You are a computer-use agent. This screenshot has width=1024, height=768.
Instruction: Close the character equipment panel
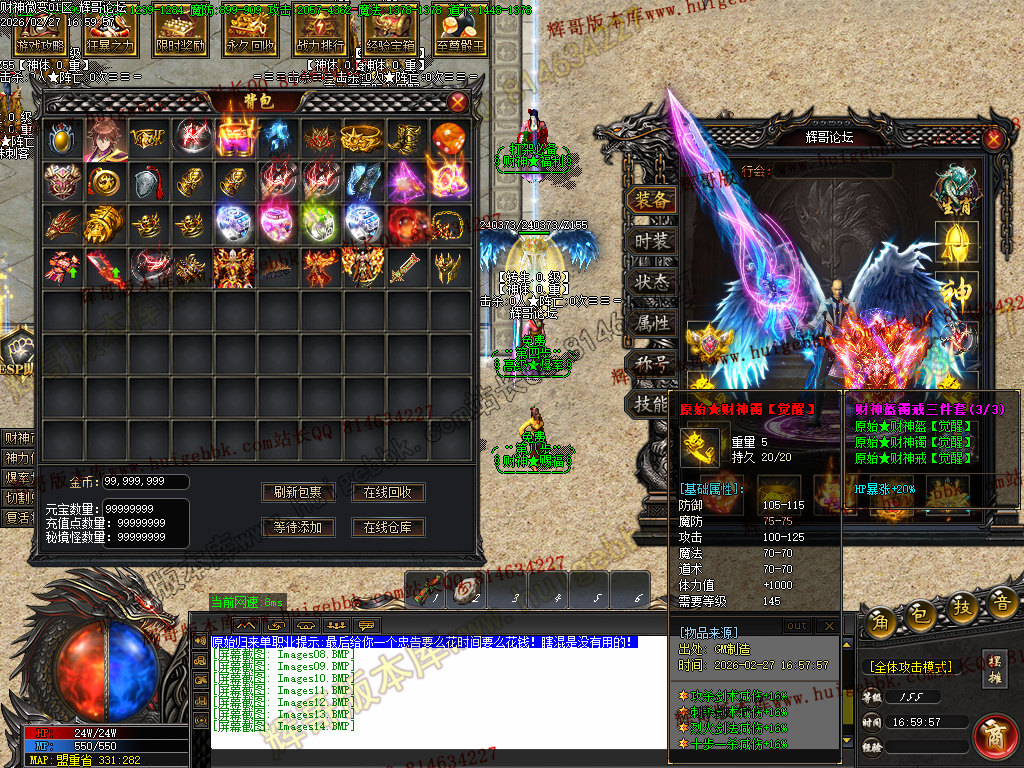pos(993,138)
